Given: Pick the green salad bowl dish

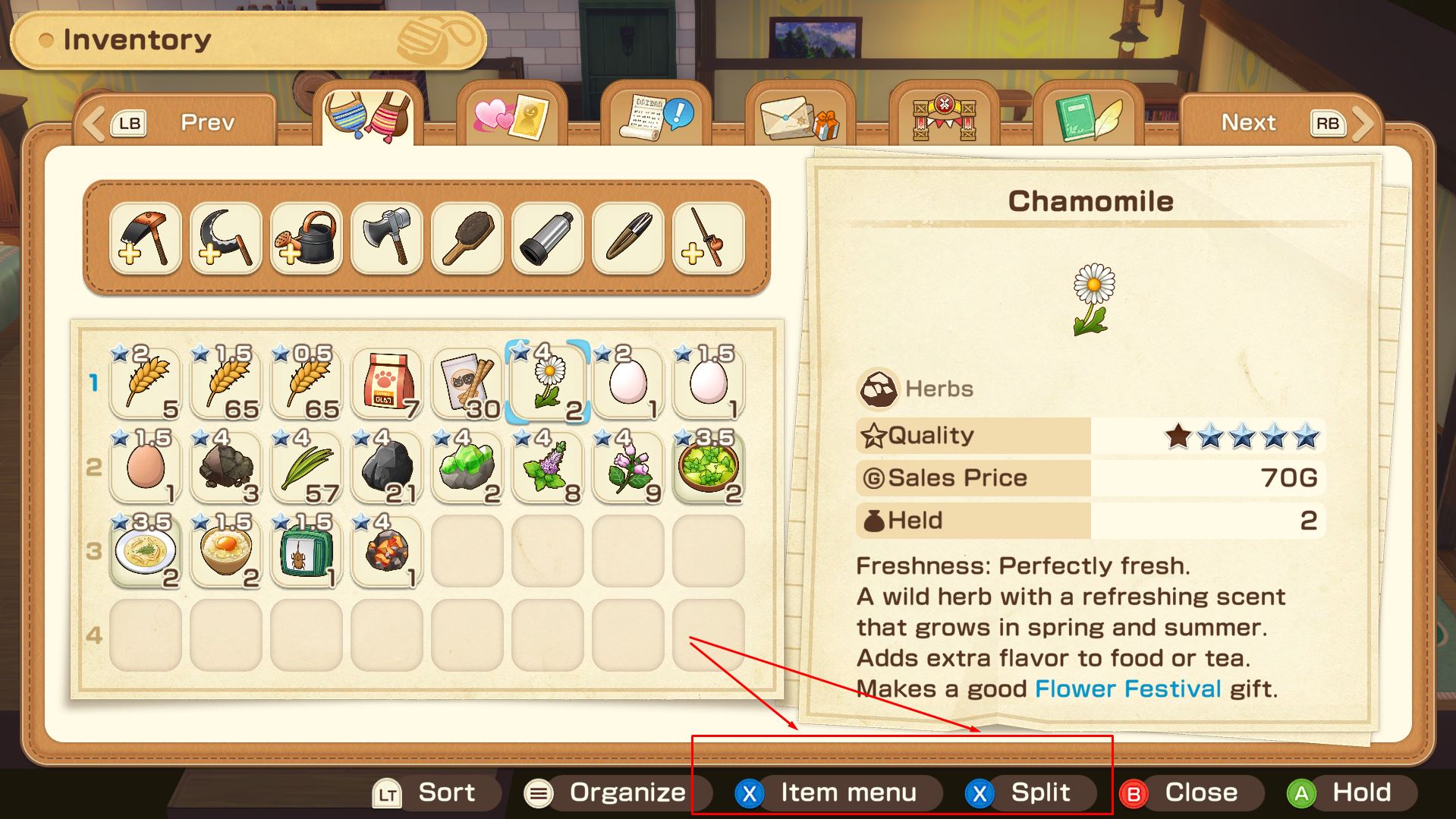Looking at the screenshot, I should pyautogui.click(x=708, y=467).
